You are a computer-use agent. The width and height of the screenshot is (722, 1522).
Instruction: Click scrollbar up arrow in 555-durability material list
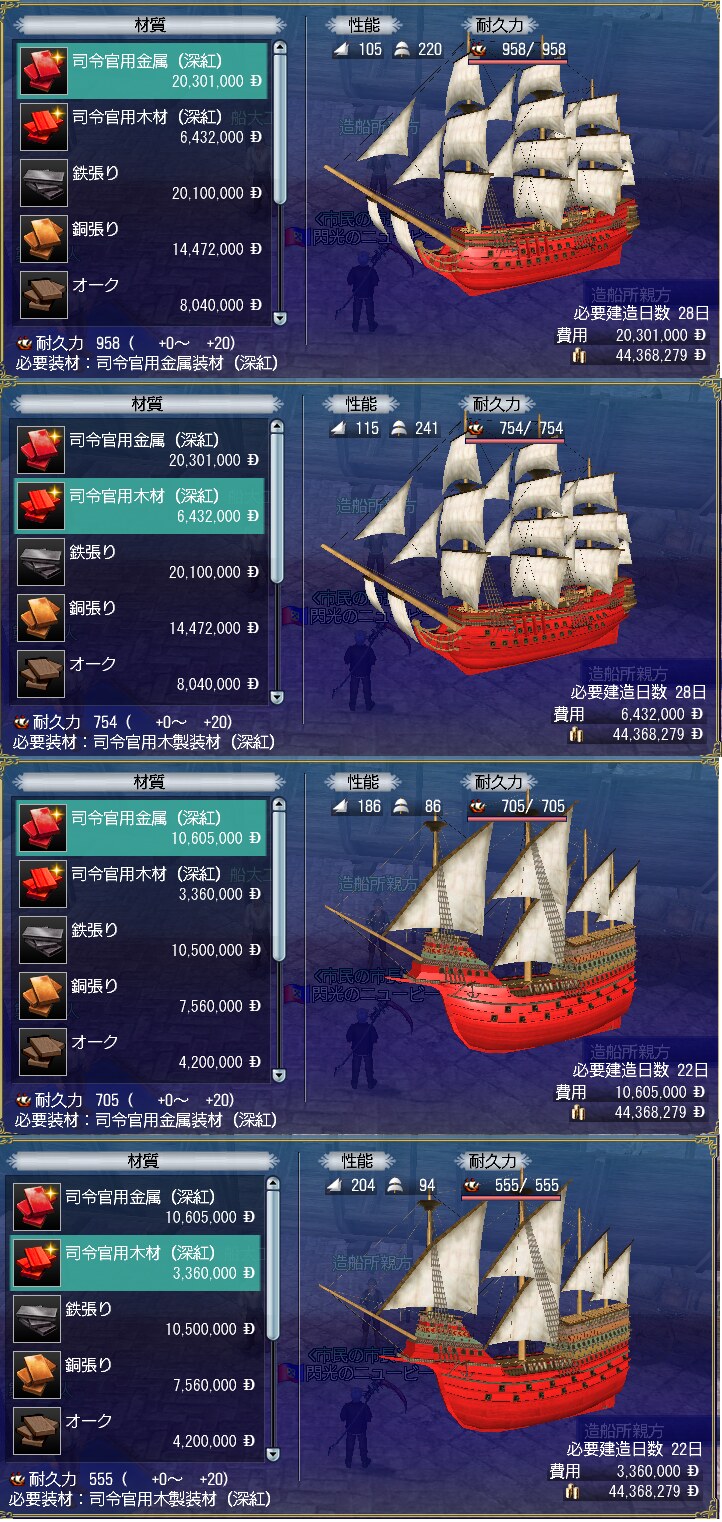[x=273, y=1185]
